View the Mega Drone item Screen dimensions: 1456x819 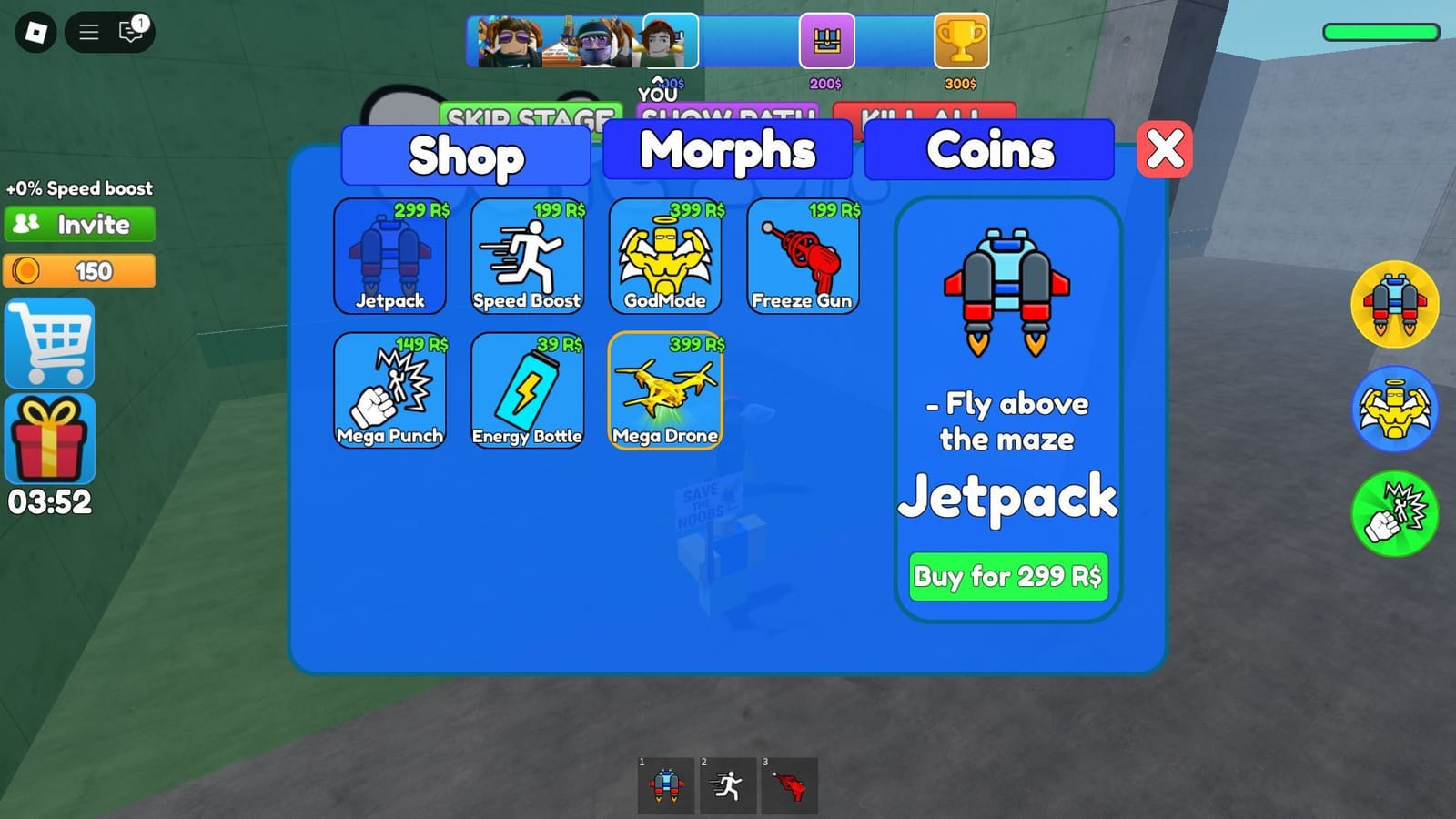coord(665,393)
